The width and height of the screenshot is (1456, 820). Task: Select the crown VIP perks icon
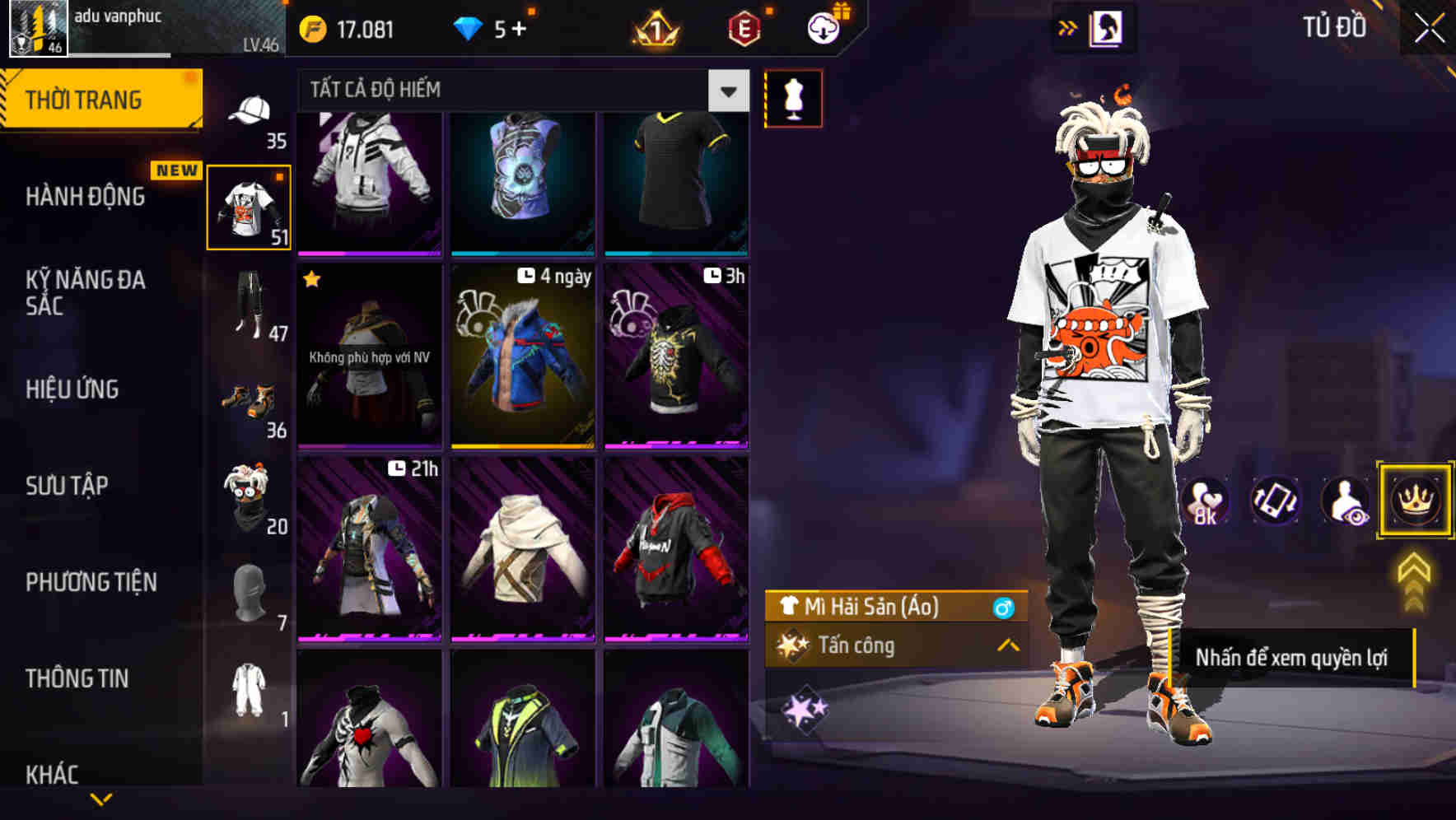(x=1414, y=501)
